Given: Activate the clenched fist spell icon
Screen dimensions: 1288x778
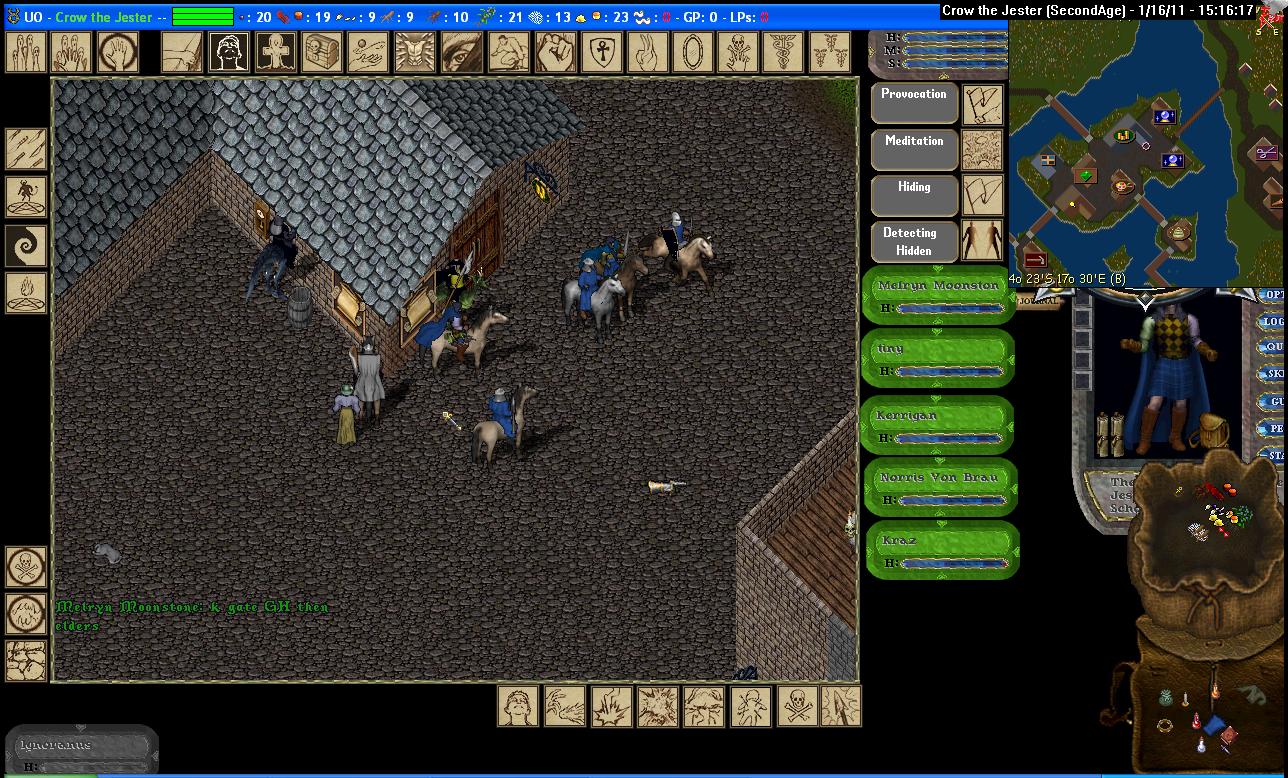Looking at the screenshot, I should (551, 52).
